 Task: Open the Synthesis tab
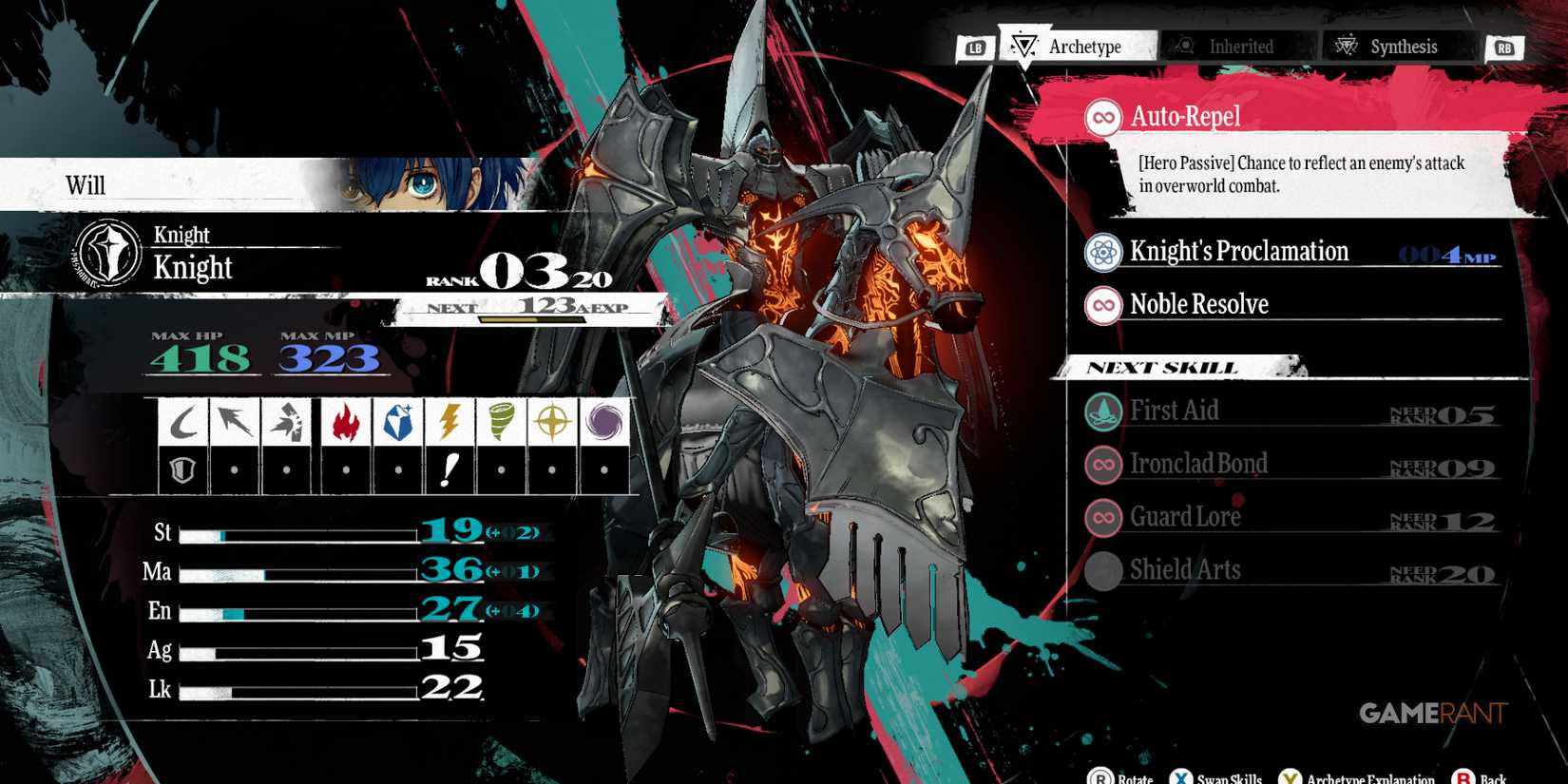[1397, 45]
